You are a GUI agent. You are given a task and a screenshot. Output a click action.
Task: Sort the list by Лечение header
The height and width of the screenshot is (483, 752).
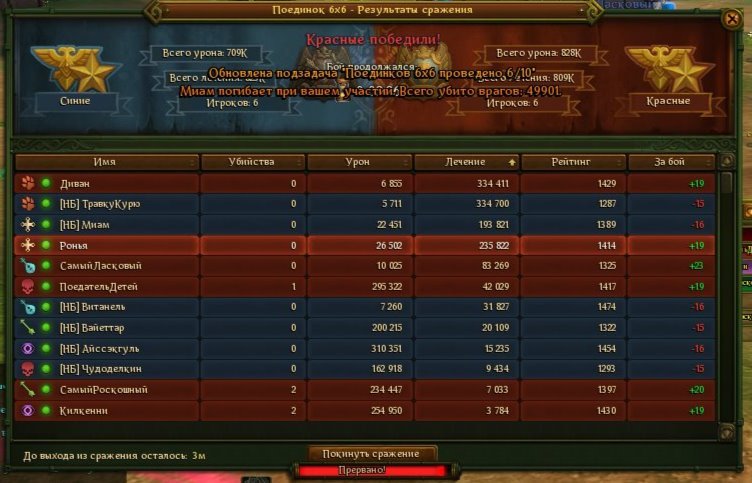pos(467,162)
